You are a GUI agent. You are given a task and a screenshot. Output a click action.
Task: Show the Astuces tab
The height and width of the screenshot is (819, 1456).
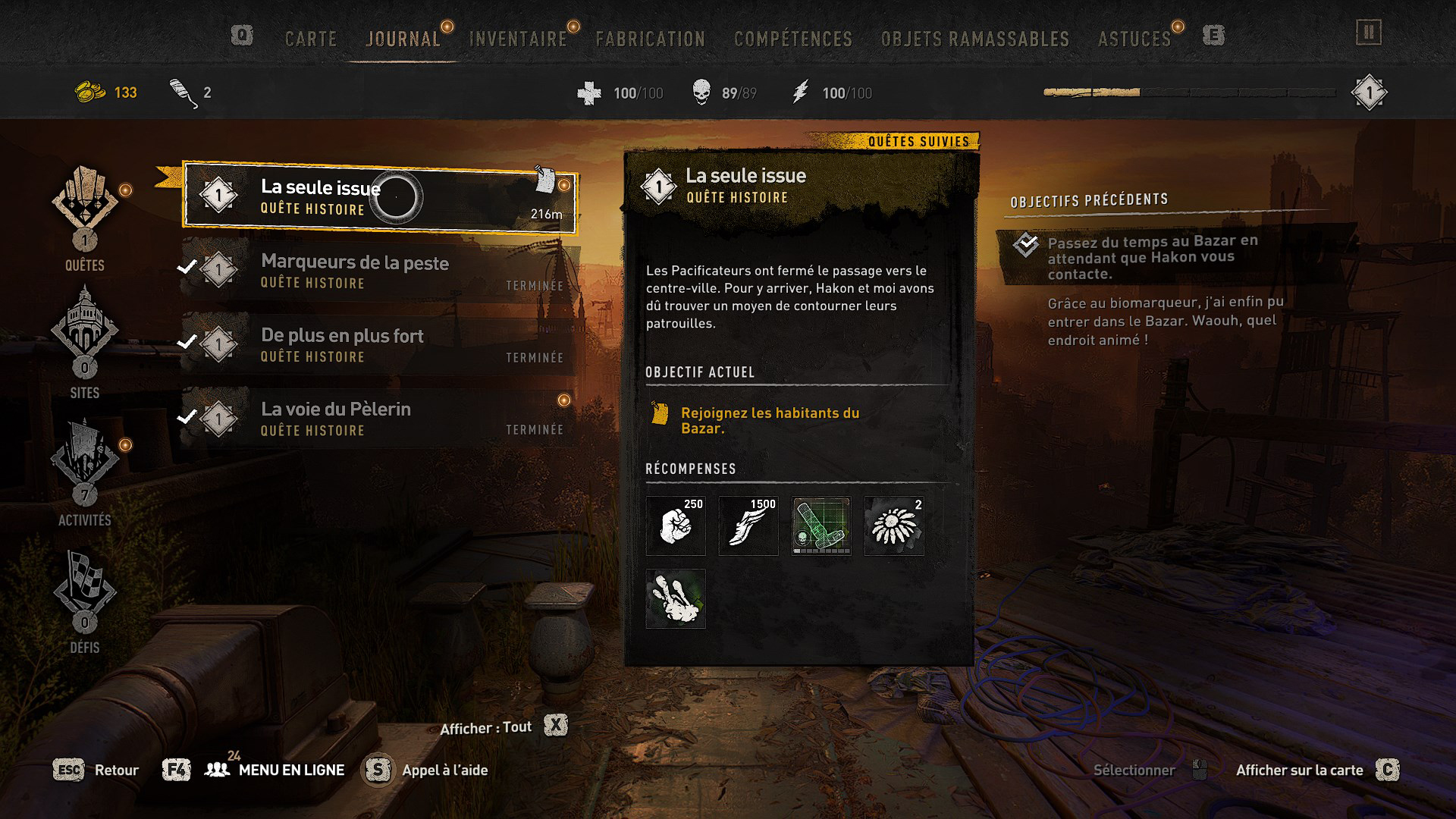tap(1134, 39)
